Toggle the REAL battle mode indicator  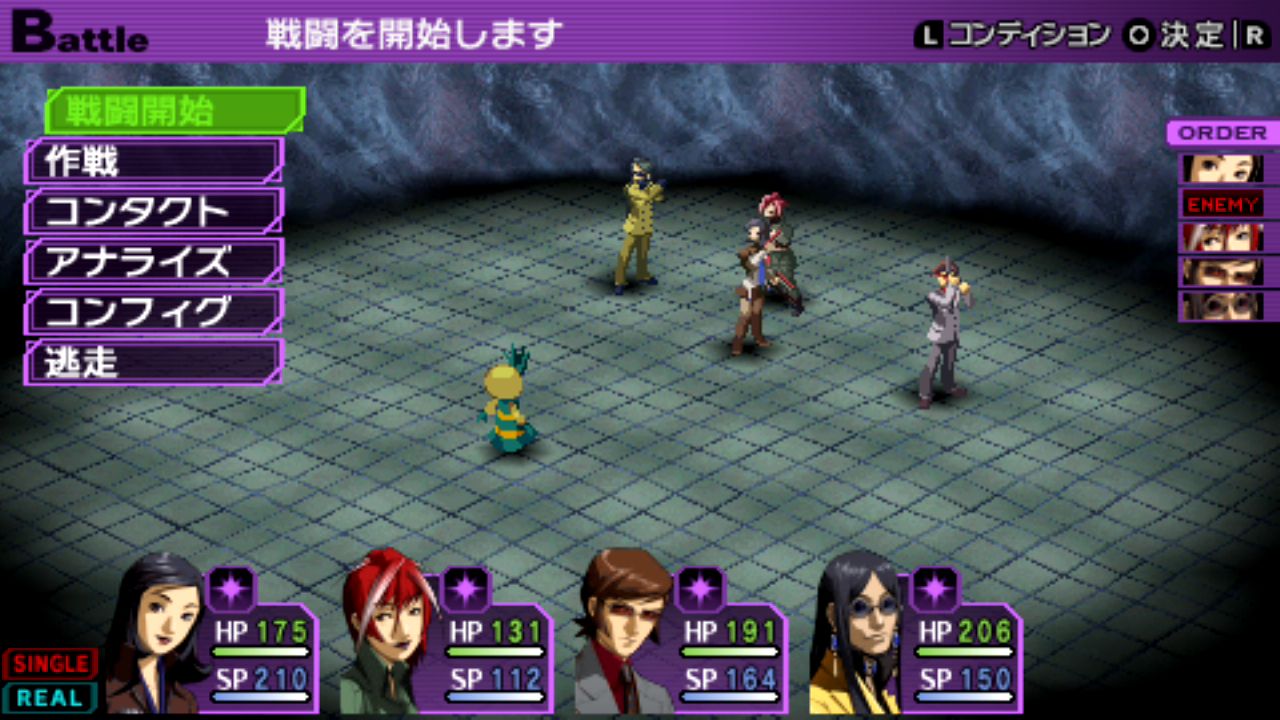(50, 697)
